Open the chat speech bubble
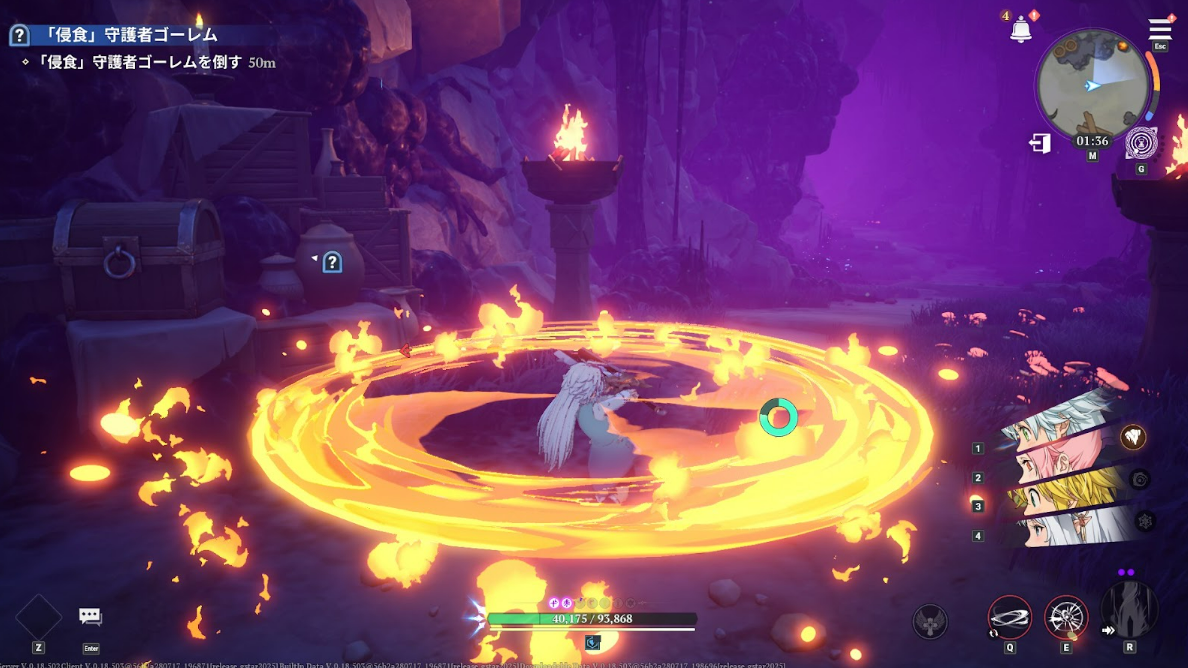The height and width of the screenshot is (668, 1188). click(x=91, y=617)
